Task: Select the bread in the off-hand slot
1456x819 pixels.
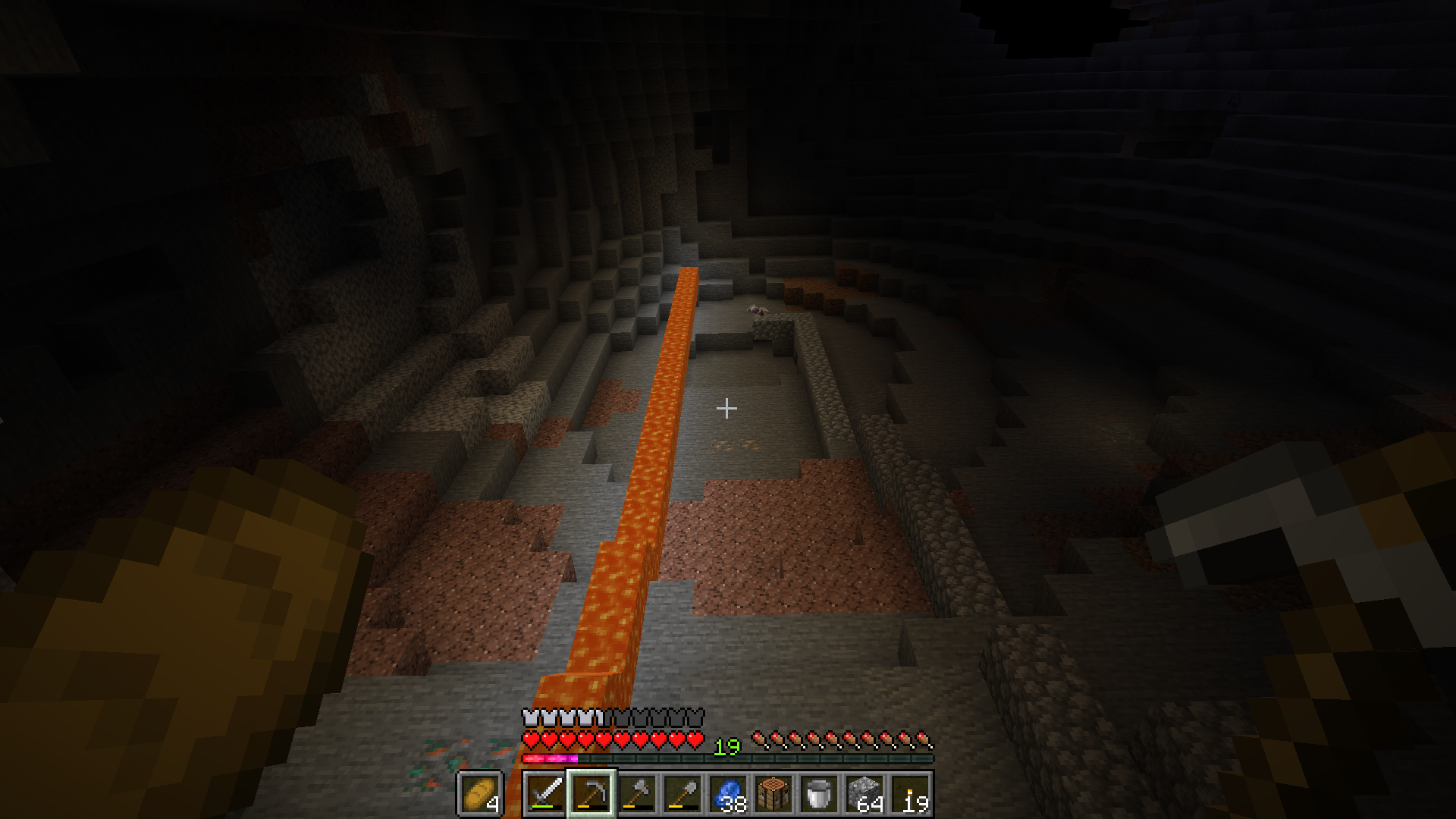Action: [x=479, y=794]
